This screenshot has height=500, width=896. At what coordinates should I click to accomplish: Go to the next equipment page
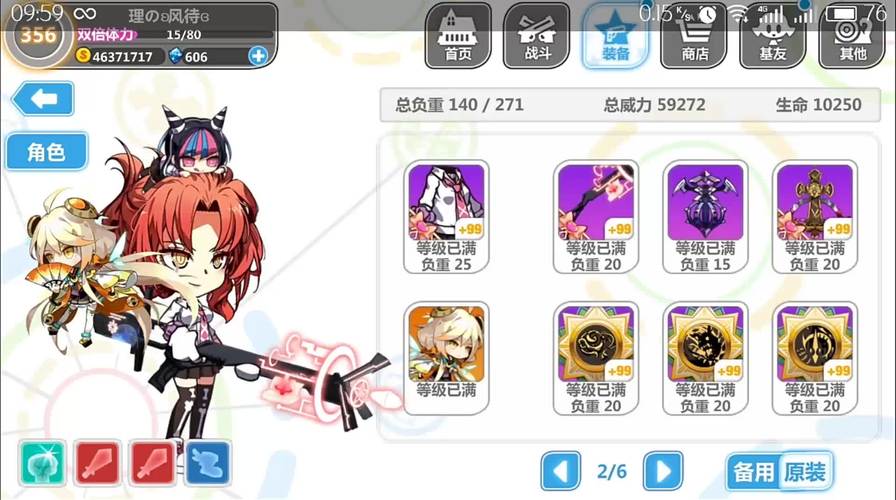tap(662, 470)
